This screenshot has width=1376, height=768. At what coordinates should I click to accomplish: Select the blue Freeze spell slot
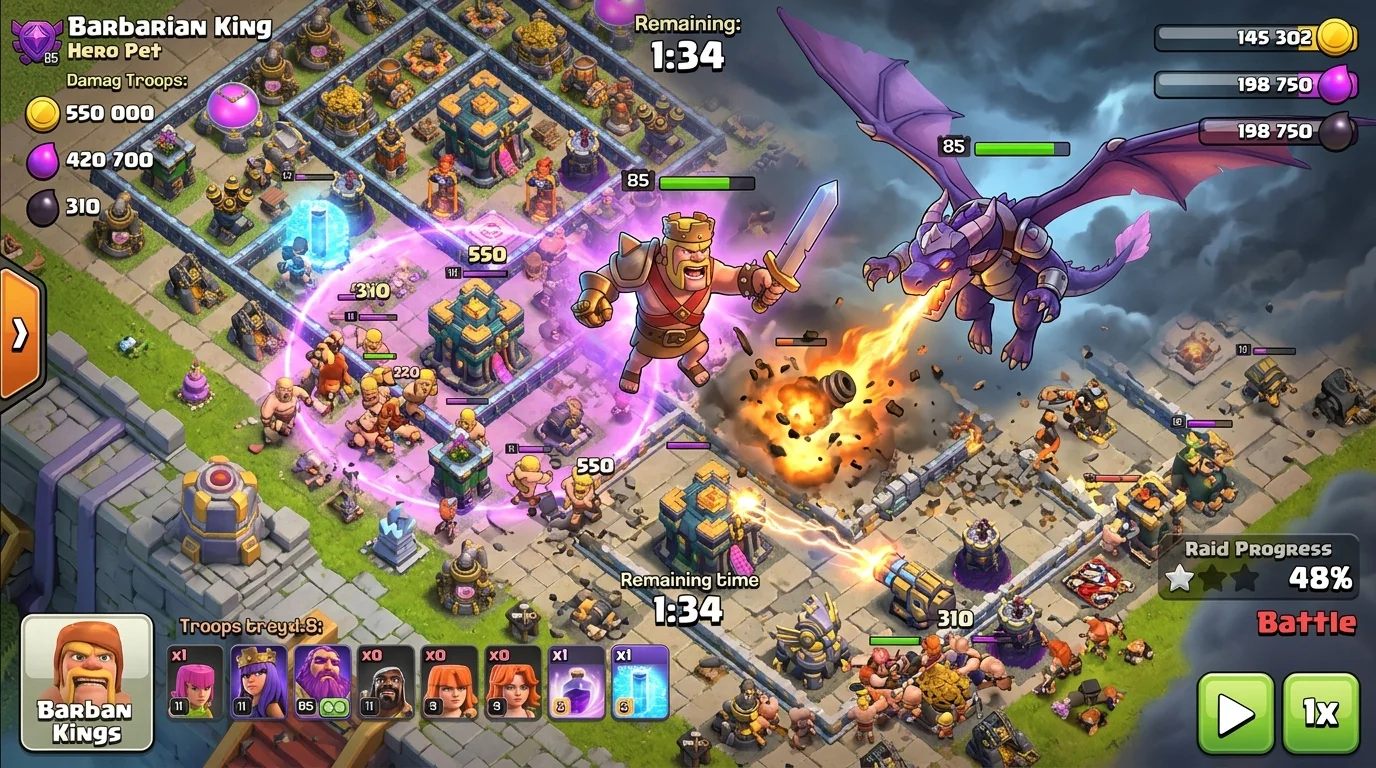(x=640, y=683)
